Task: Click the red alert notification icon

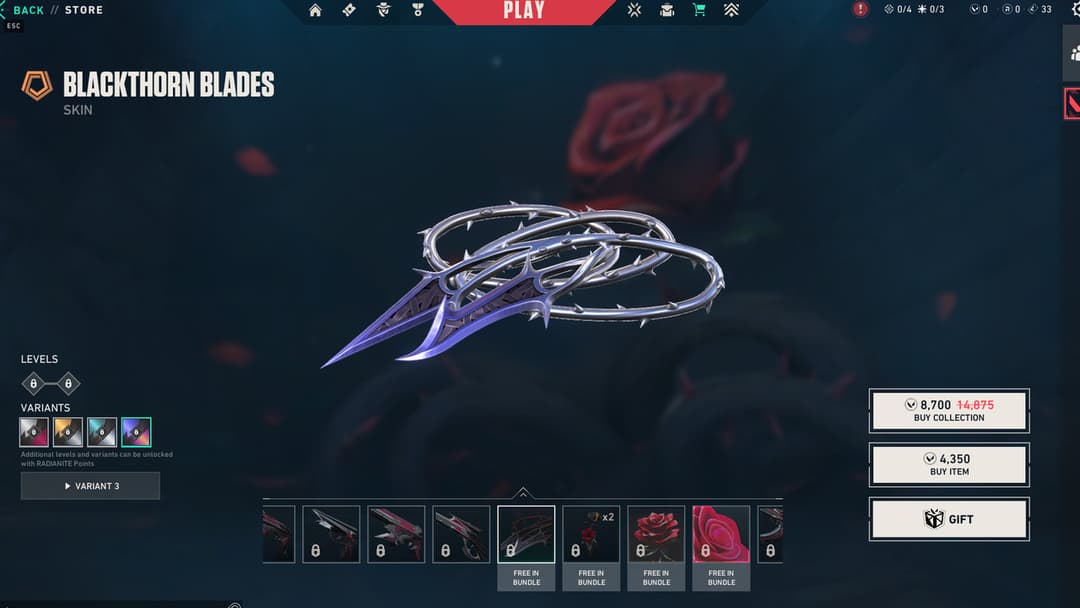Action: pos(860,10)
